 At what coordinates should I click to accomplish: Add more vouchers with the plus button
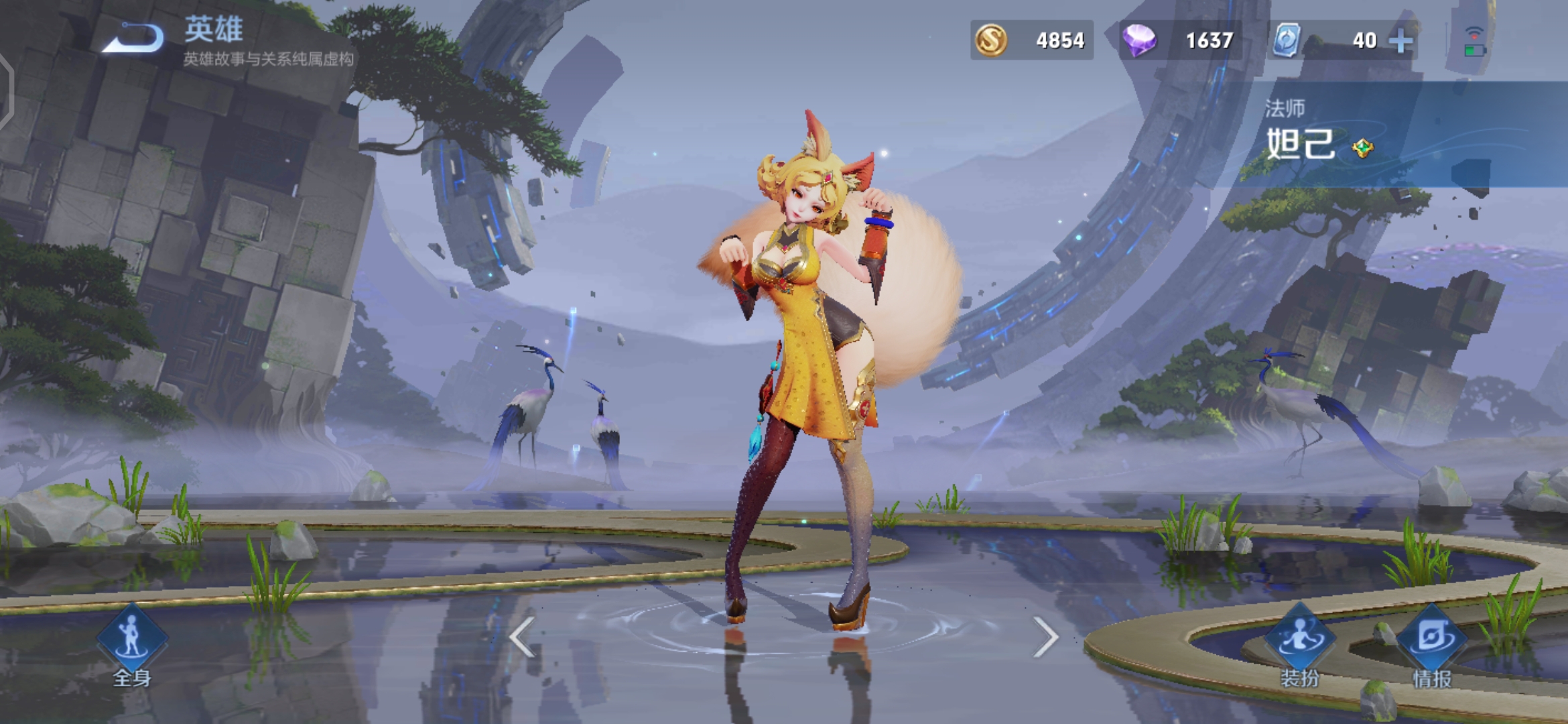pos(1400,41)
